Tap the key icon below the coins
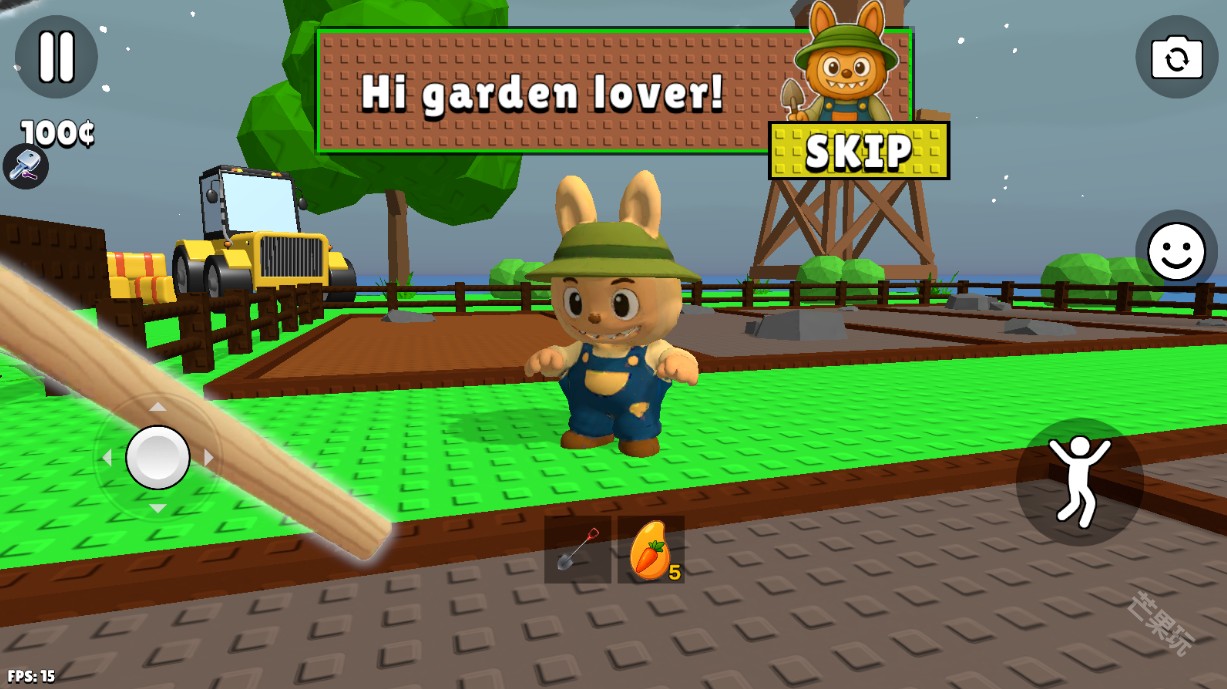The image size is (1227, 689). coord(26,166)
